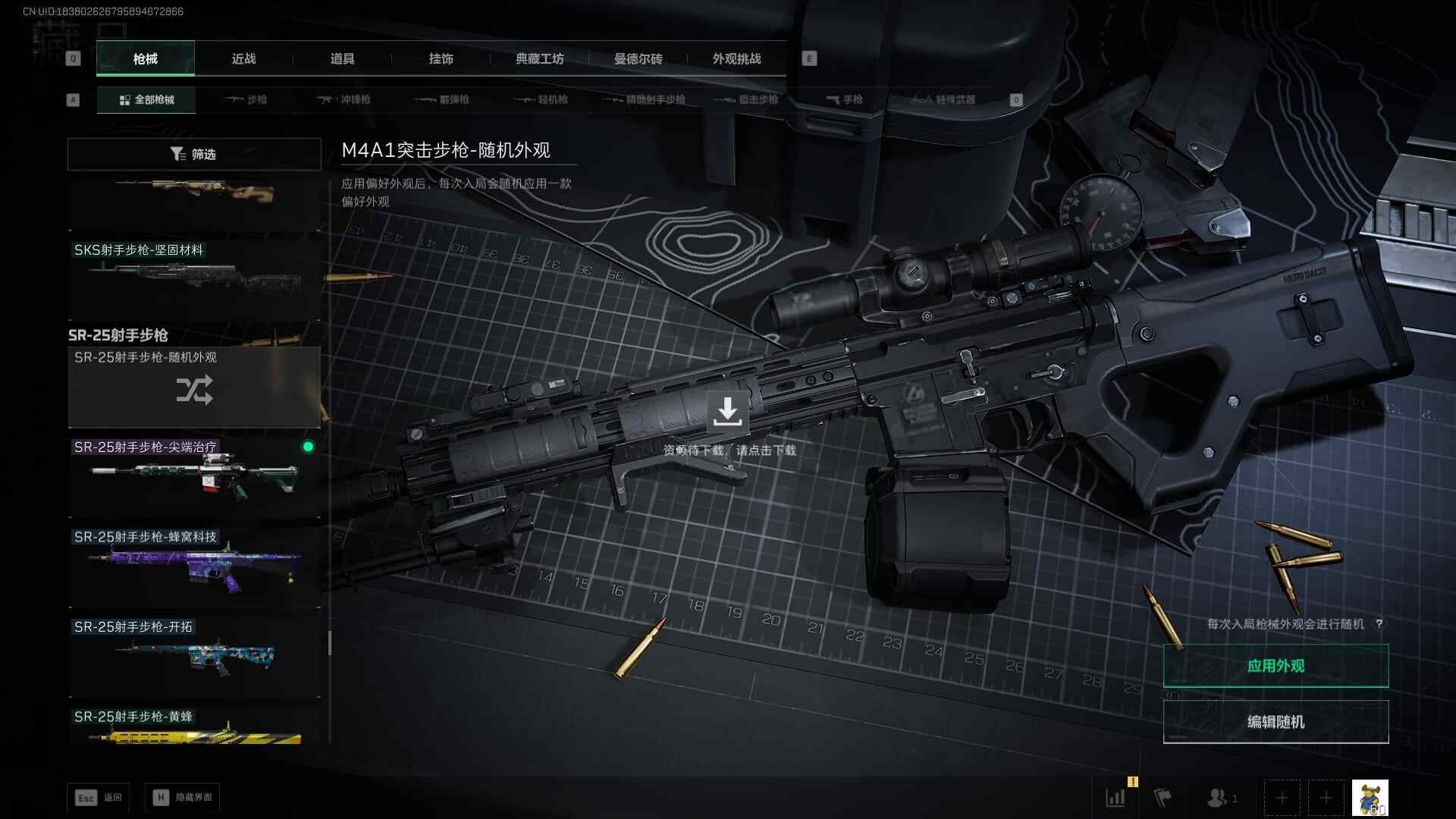Filter list by 步枪 rifles
Viewport: 1456px width, 819px height.
tap(247, 100)
